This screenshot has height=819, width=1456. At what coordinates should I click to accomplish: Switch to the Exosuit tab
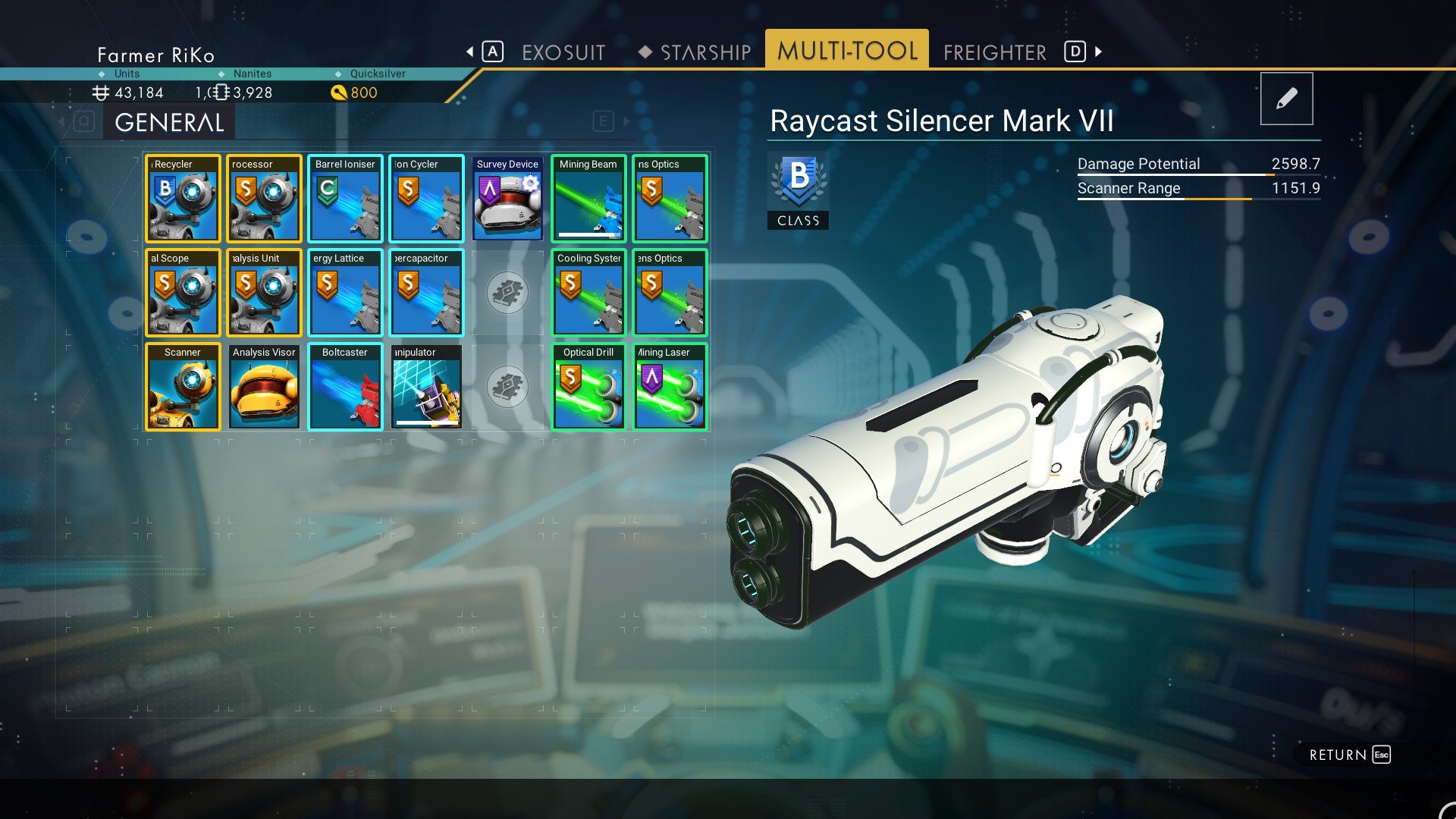click(x=563, y=52)
